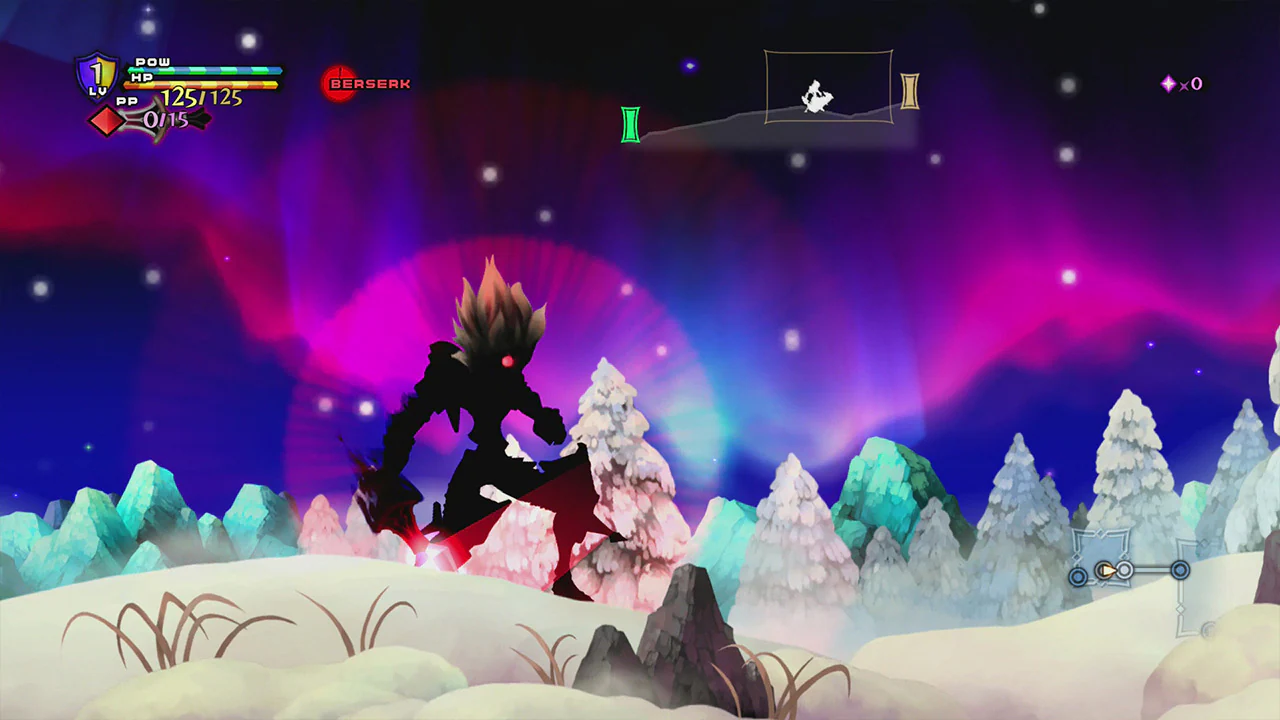The width and height of the screenshot is (1280, 720).
Task: Select the orange player arrow on the stage map
Action: click(1107, 568)
